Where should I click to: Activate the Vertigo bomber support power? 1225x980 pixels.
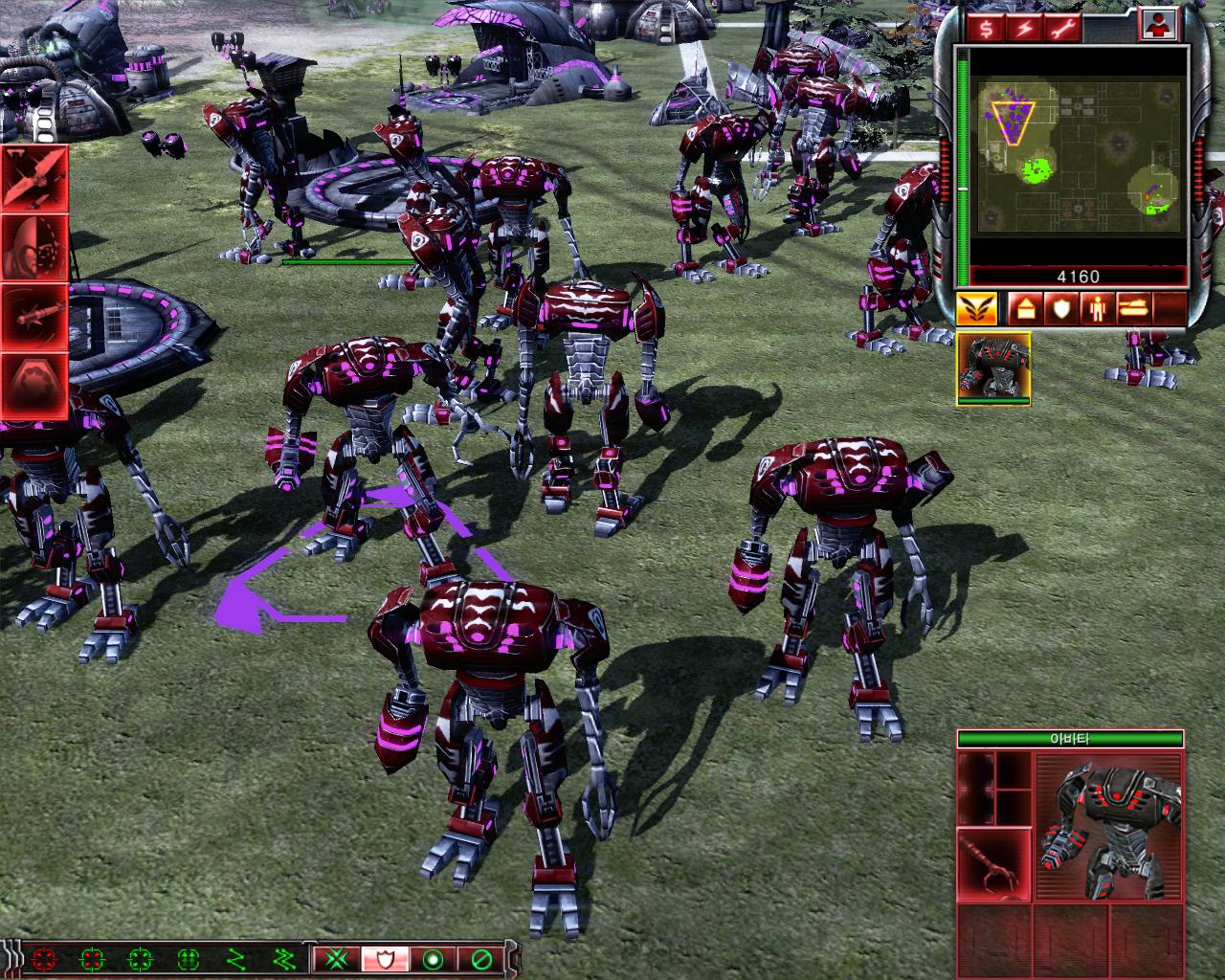point(33,177)
